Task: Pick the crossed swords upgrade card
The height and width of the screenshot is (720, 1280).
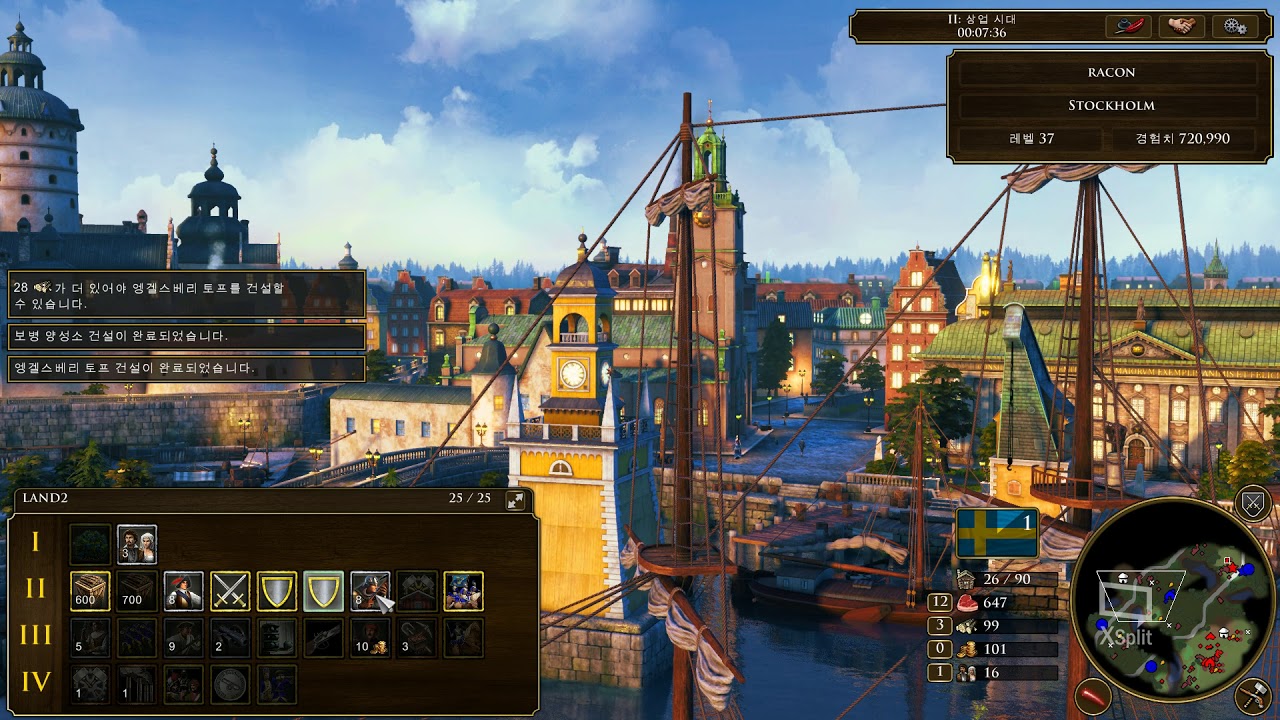Action: click(230, 591)
